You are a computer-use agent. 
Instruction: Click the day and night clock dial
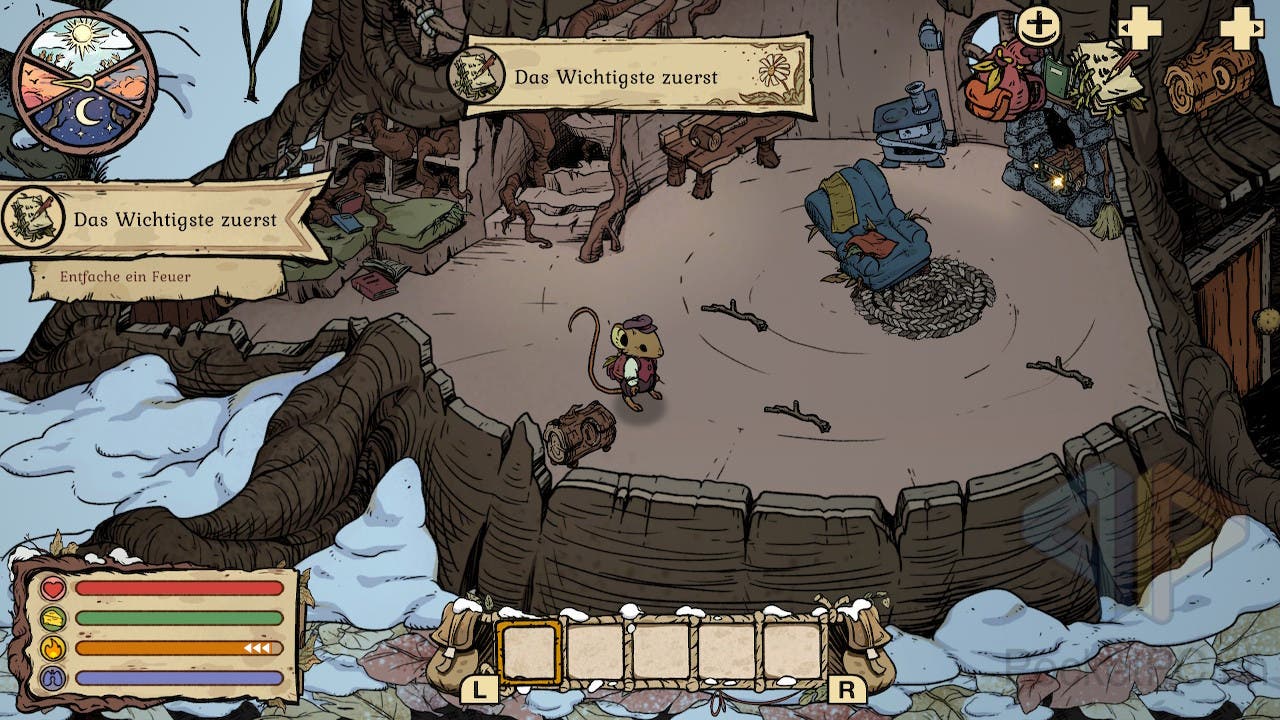(84, 82)
